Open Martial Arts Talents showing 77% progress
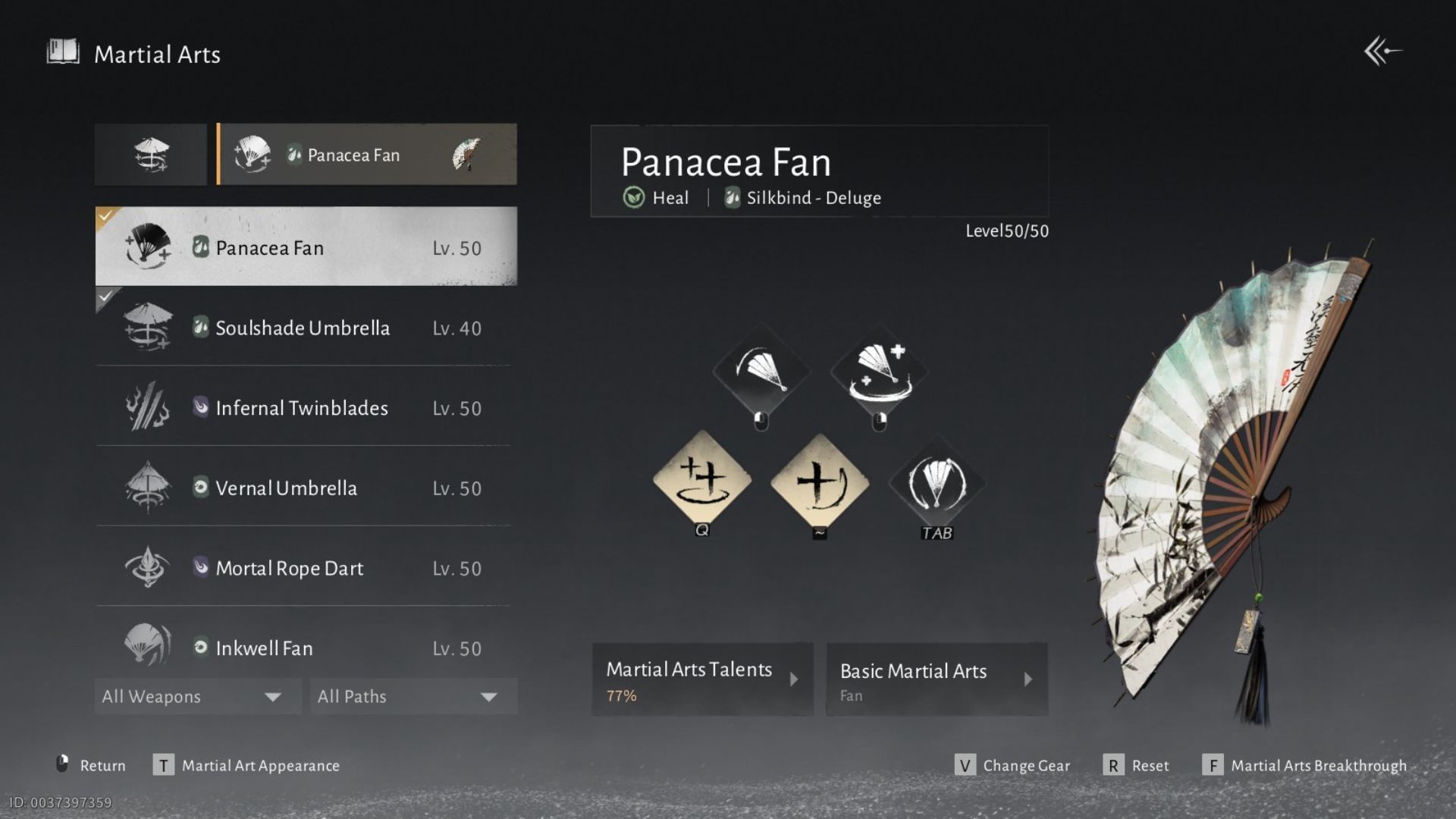 pos(701,679)
